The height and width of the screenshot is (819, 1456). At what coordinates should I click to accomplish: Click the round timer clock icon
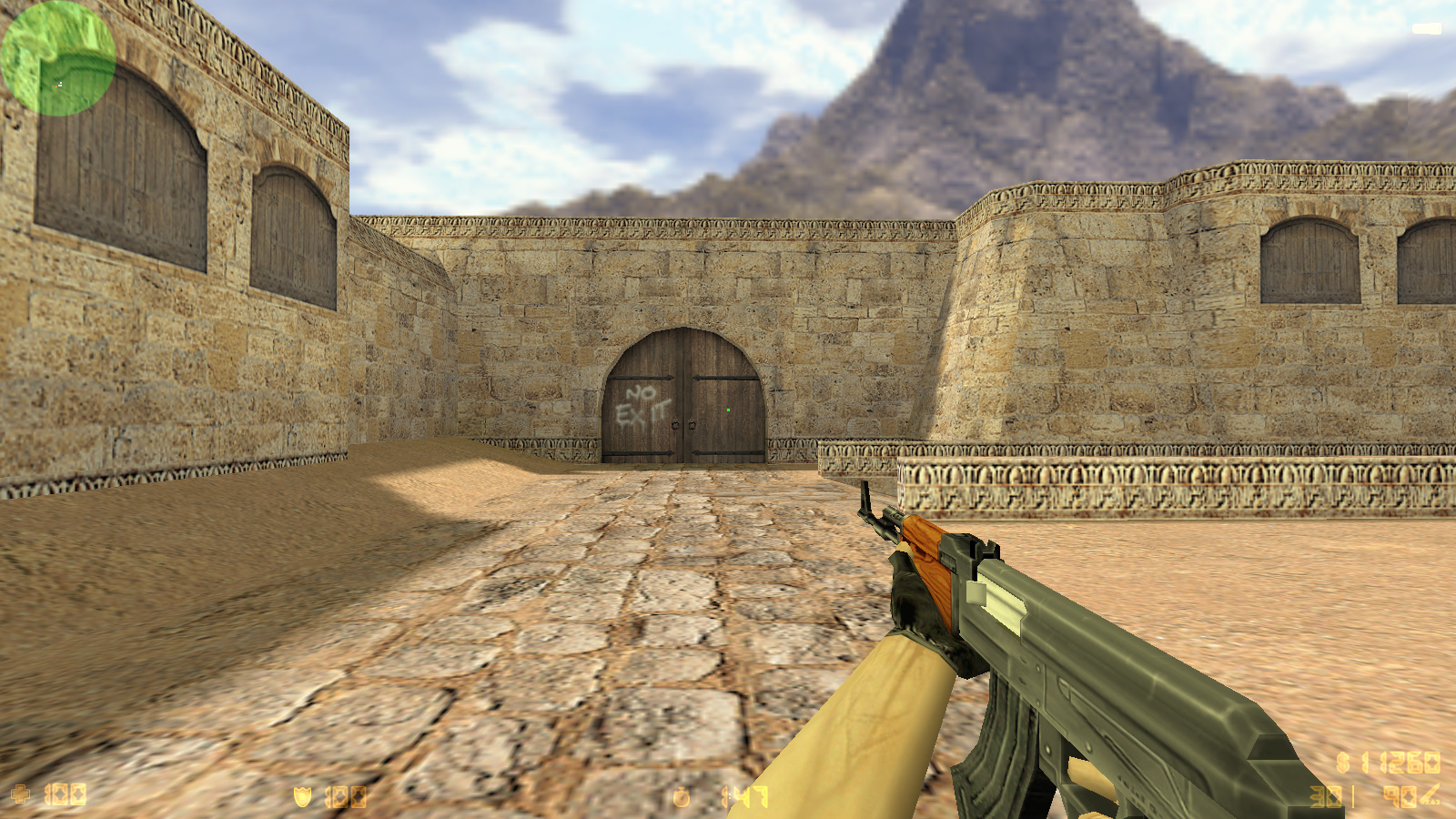[682, 794]
